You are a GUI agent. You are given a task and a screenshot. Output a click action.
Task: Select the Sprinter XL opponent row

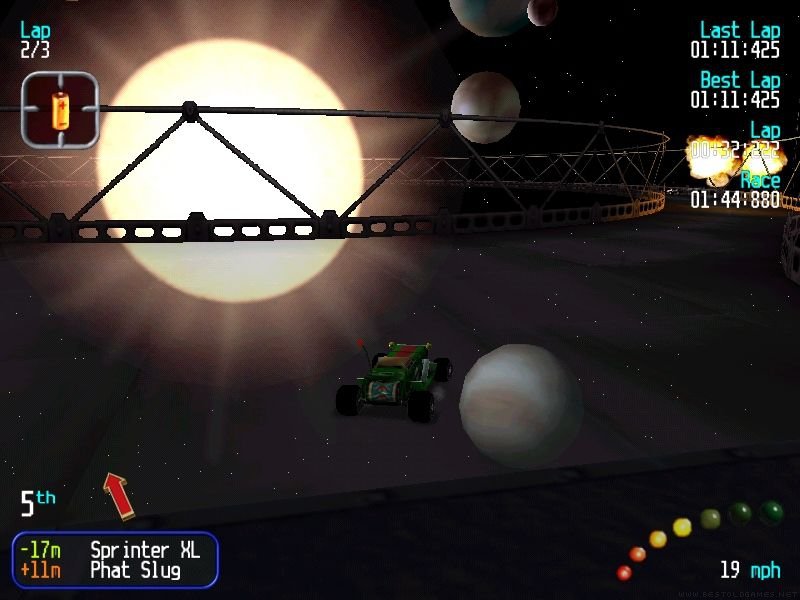click(x=115, y=550)
